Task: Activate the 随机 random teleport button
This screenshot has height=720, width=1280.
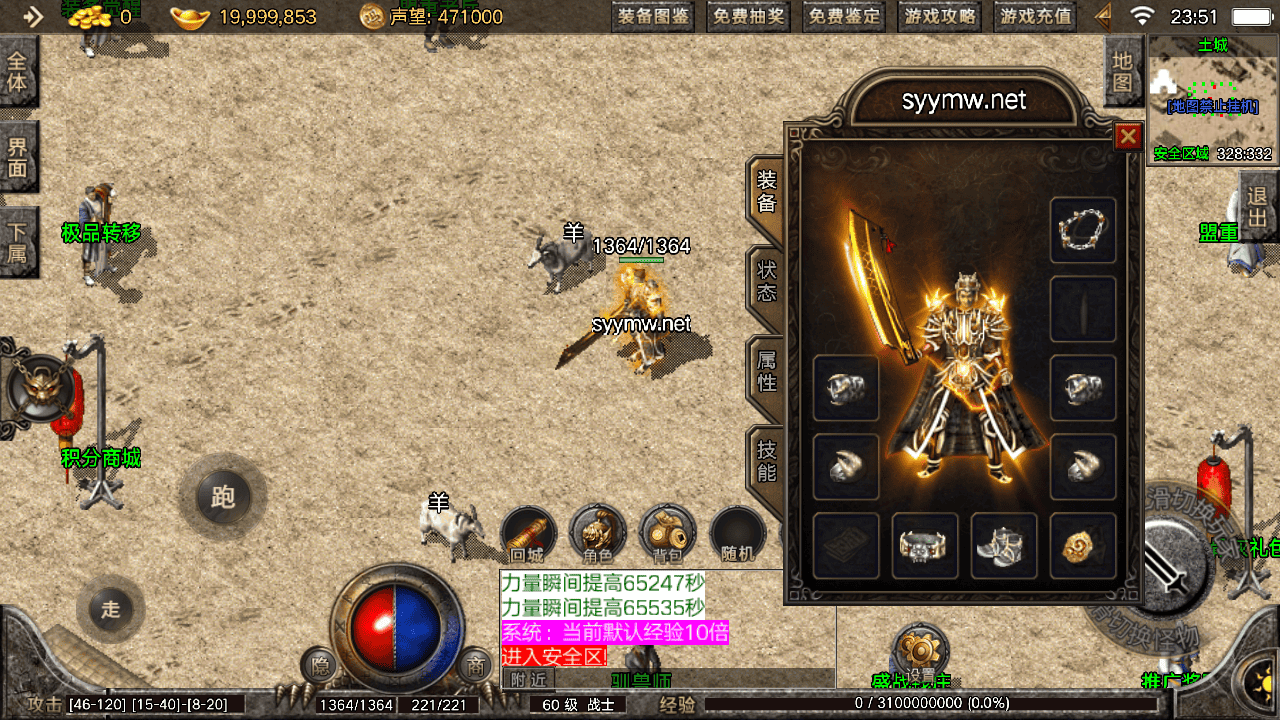Action: coord(738,535)
